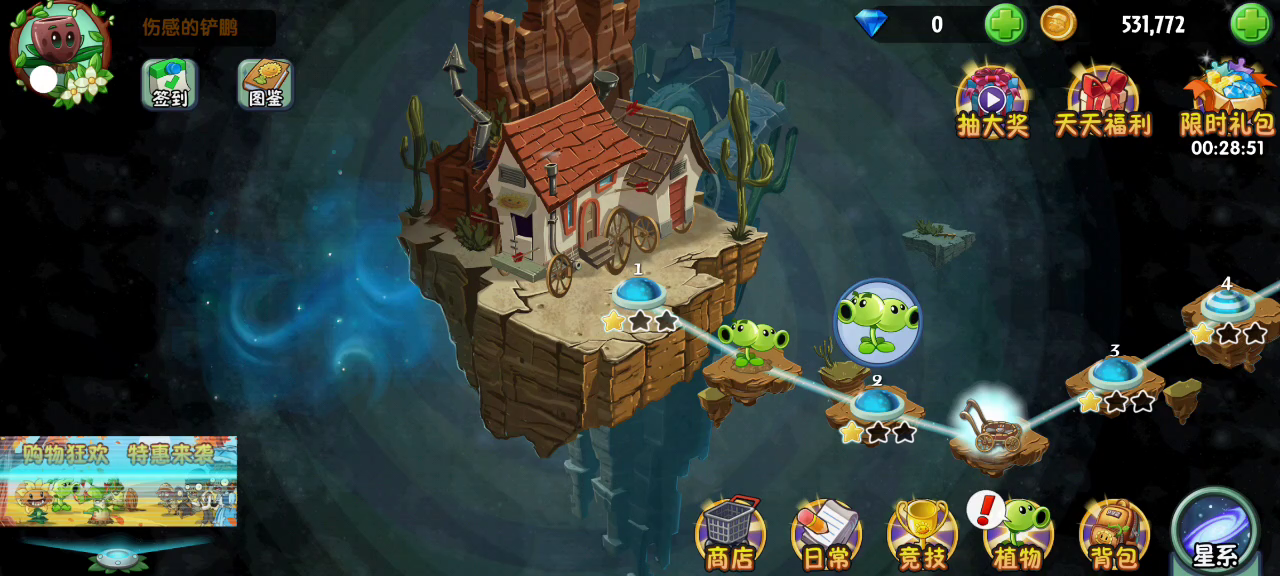The height and width of the screenshot is (576, 1280).
Task: Select level 3 node
Action: click(1115, 374)
